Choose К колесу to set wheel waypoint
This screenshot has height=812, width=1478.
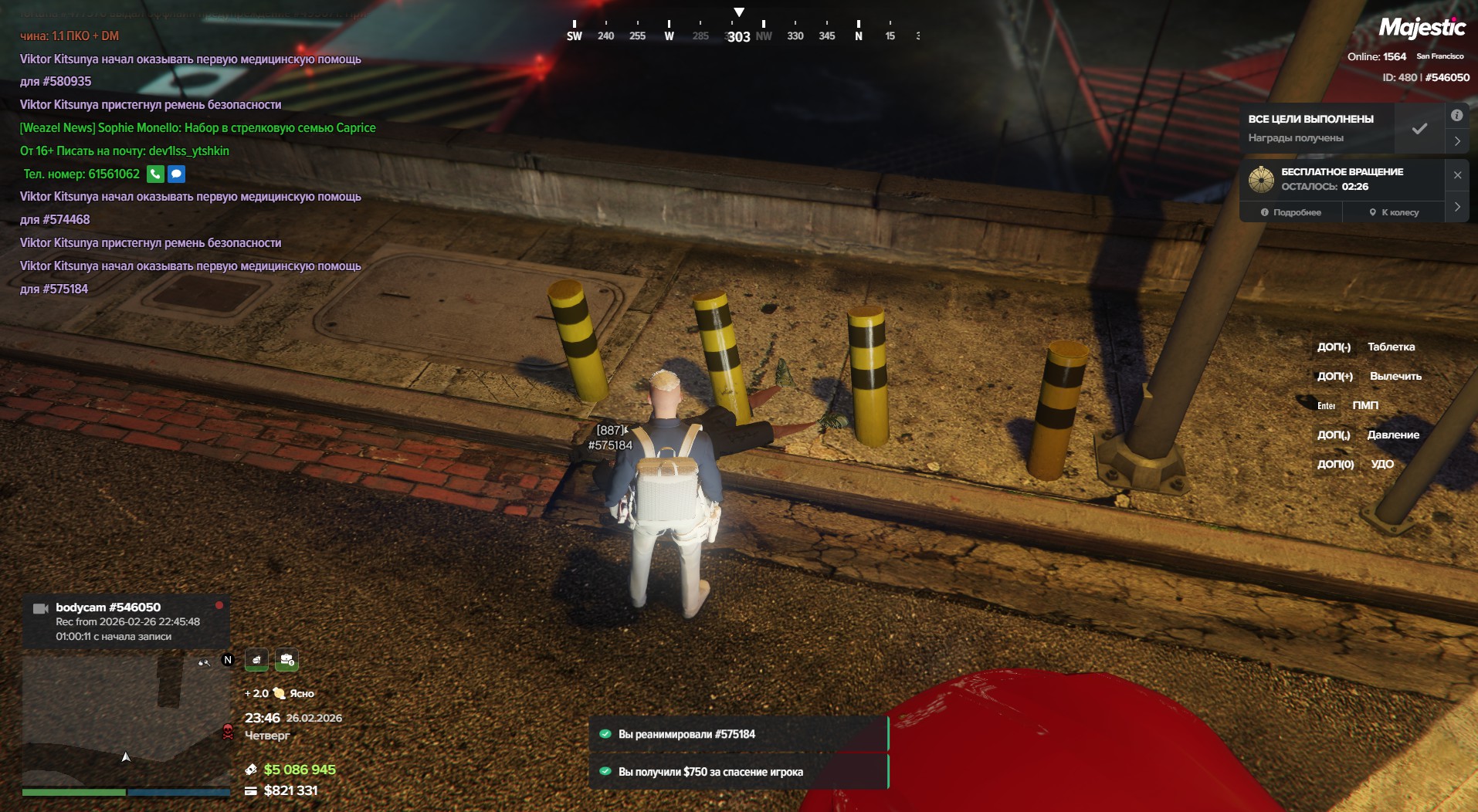1394,212
